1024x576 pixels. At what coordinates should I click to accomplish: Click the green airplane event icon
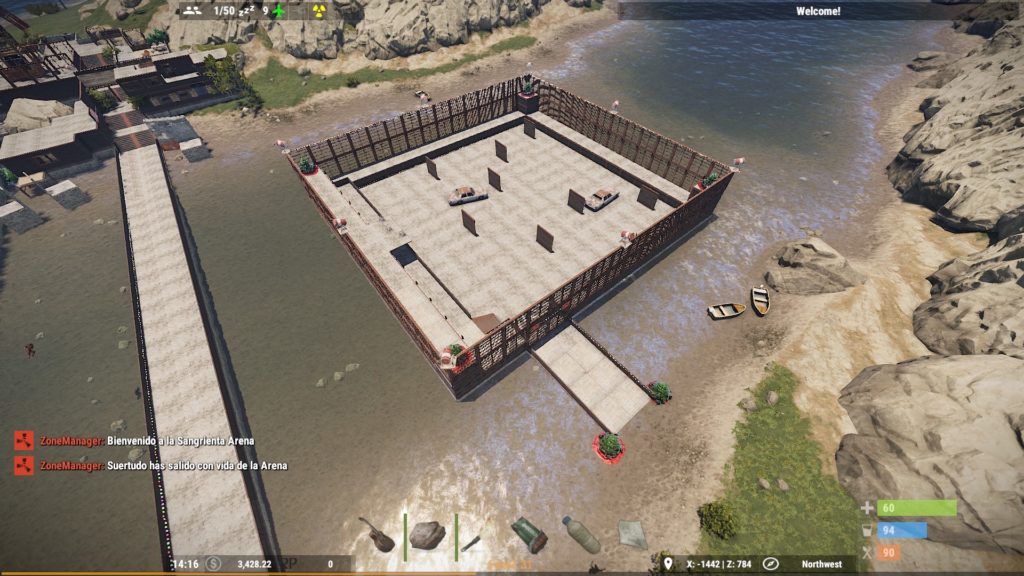[279, 11]
